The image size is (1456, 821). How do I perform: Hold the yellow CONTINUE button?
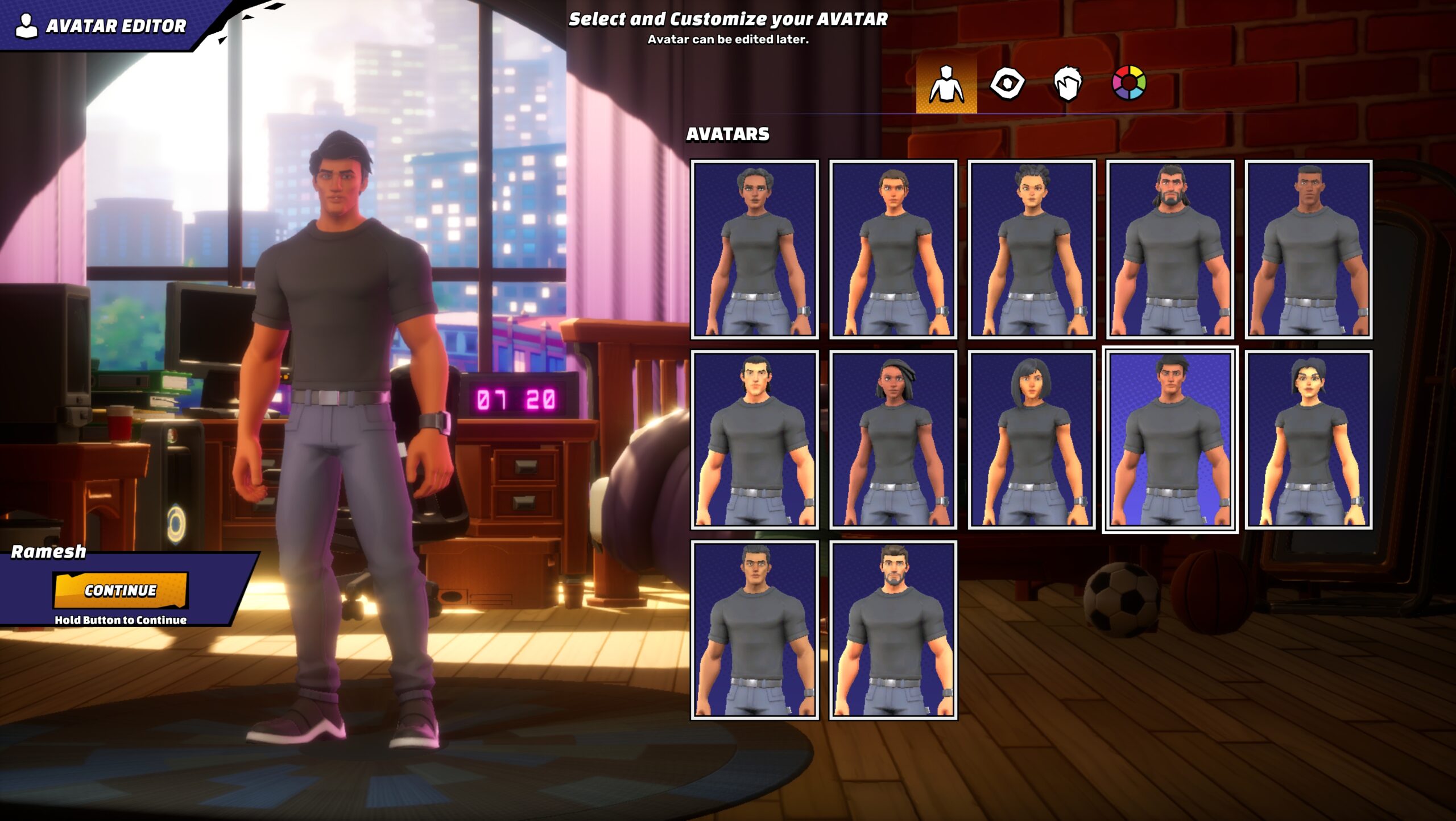point(121,590)
